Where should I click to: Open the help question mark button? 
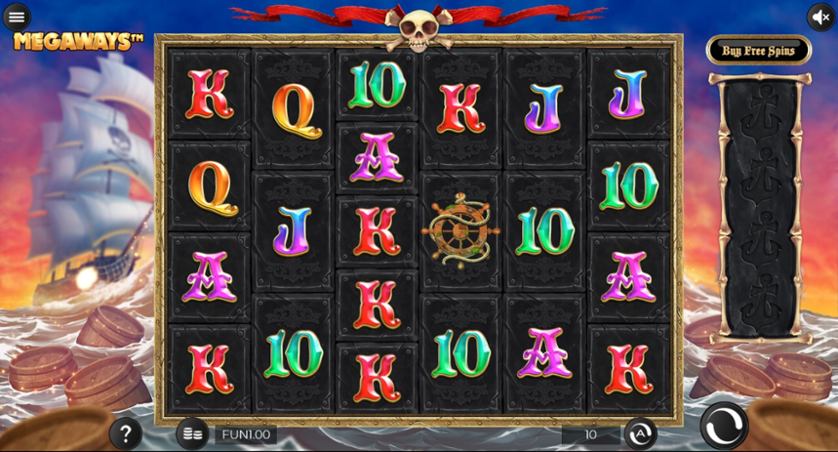(125, 434)
